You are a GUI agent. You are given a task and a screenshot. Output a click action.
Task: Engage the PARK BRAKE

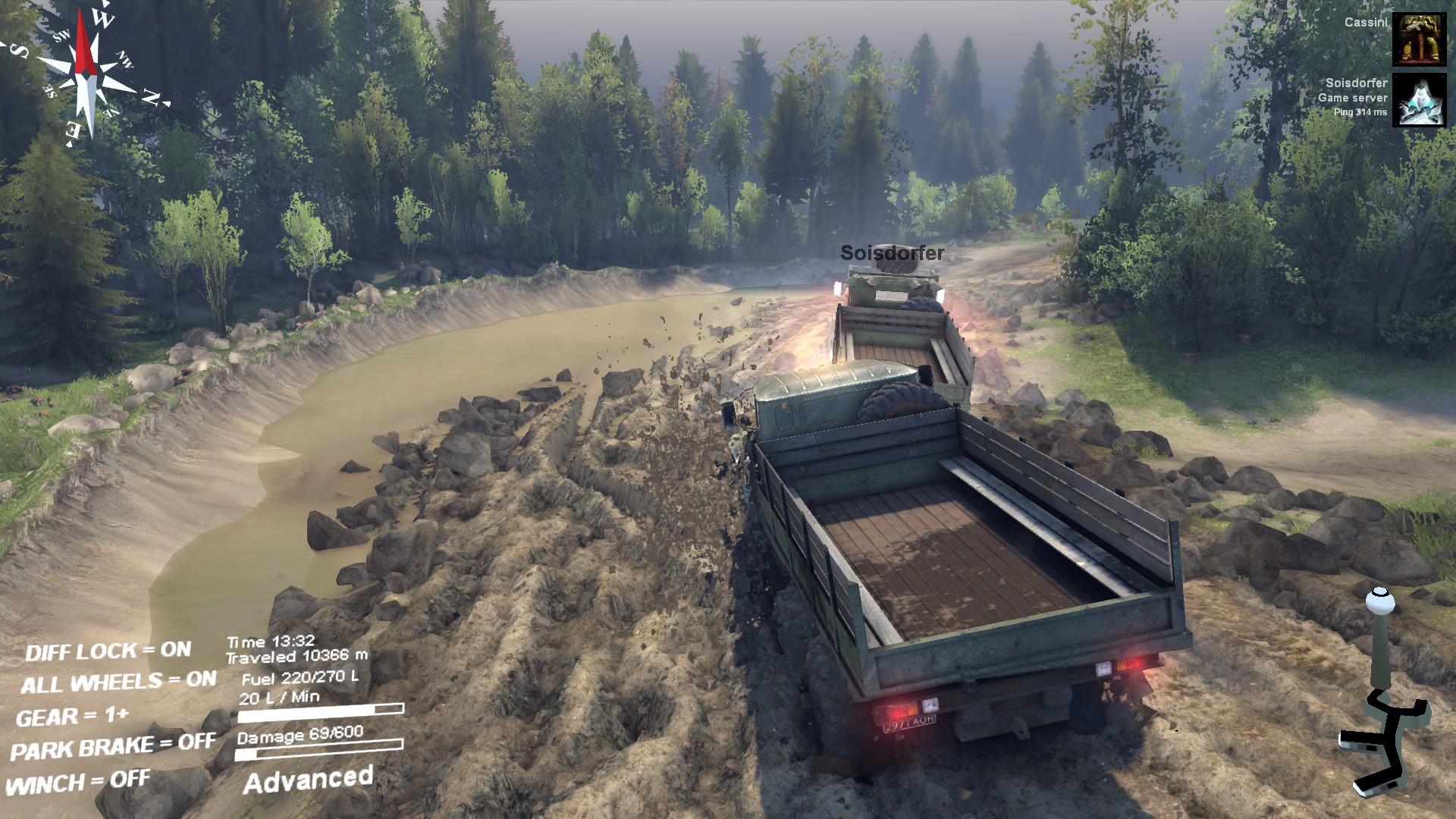pos(112,748)
